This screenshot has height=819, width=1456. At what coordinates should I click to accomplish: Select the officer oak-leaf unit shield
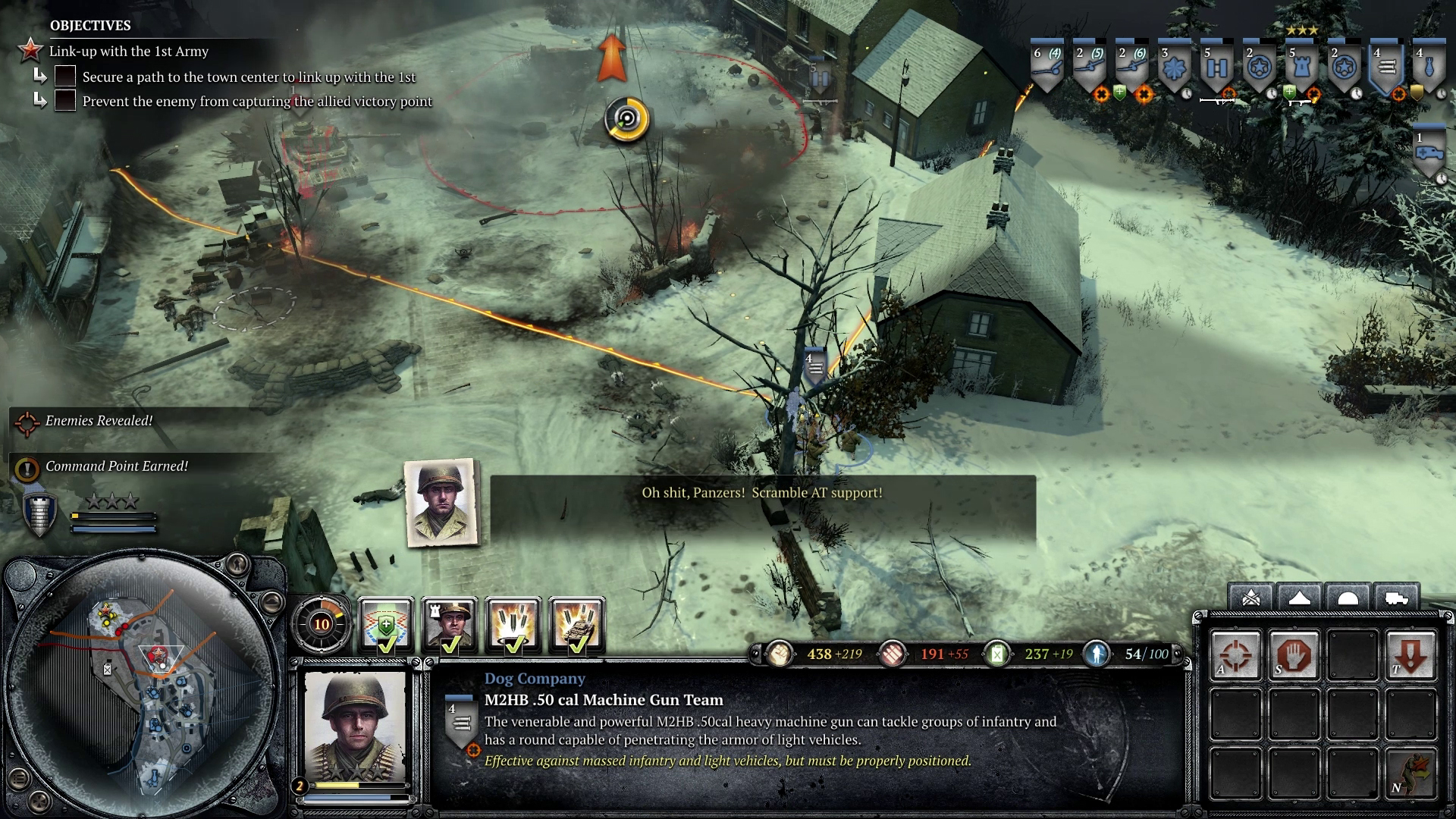pos(1174,68)
